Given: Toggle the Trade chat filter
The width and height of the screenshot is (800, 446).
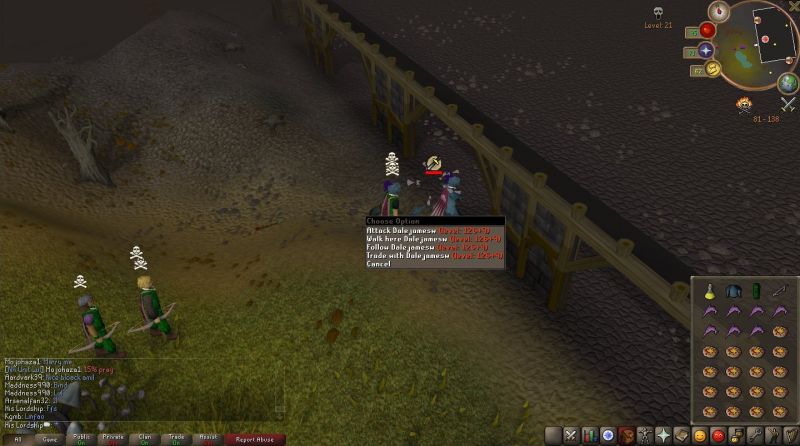Looking at the screenshot, I should pyautogui.click(x=177, y=438).
